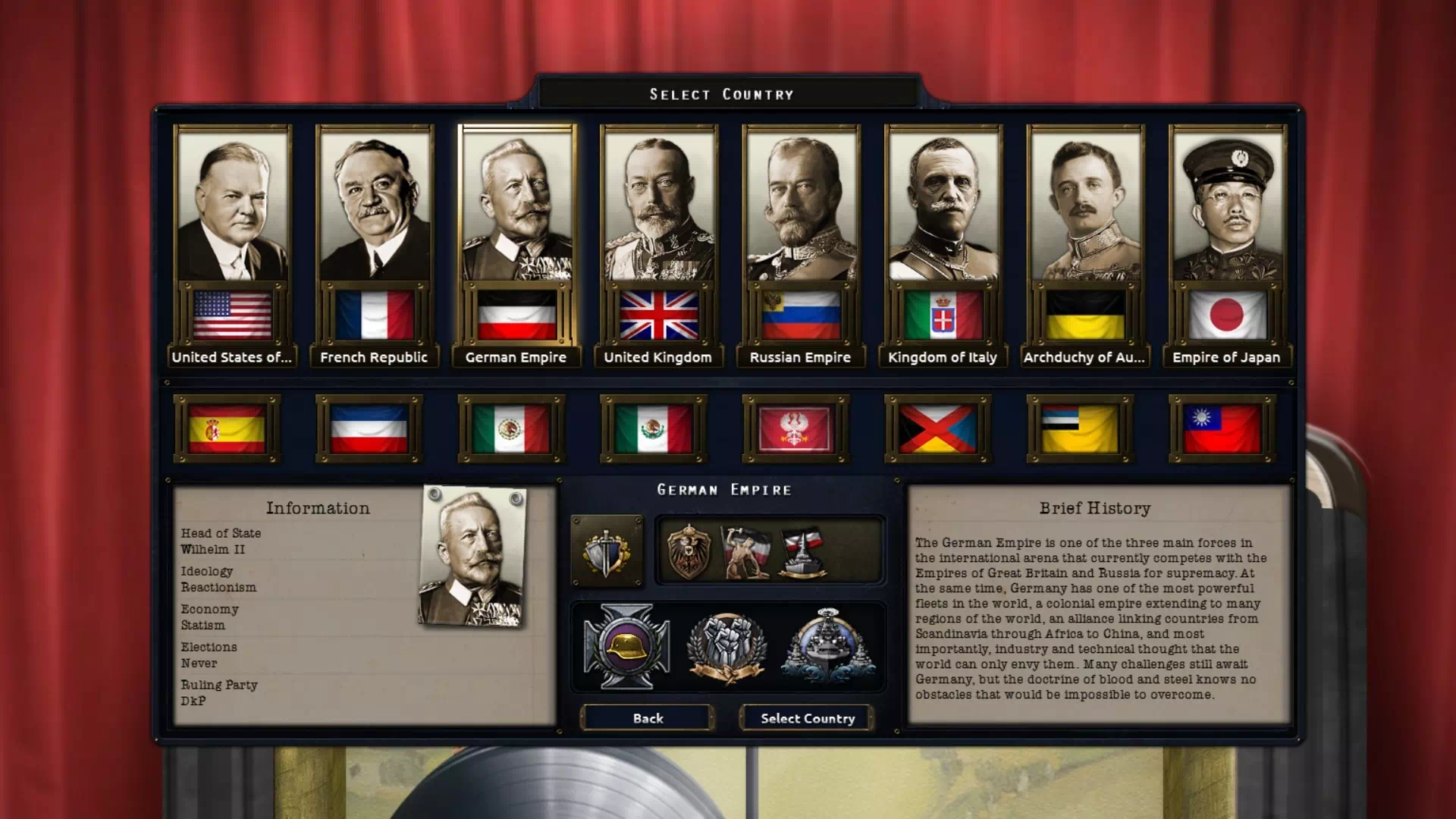
Task: Pick the German Empire portrait card
Action: pyautogui.click(x=516, y=243)
